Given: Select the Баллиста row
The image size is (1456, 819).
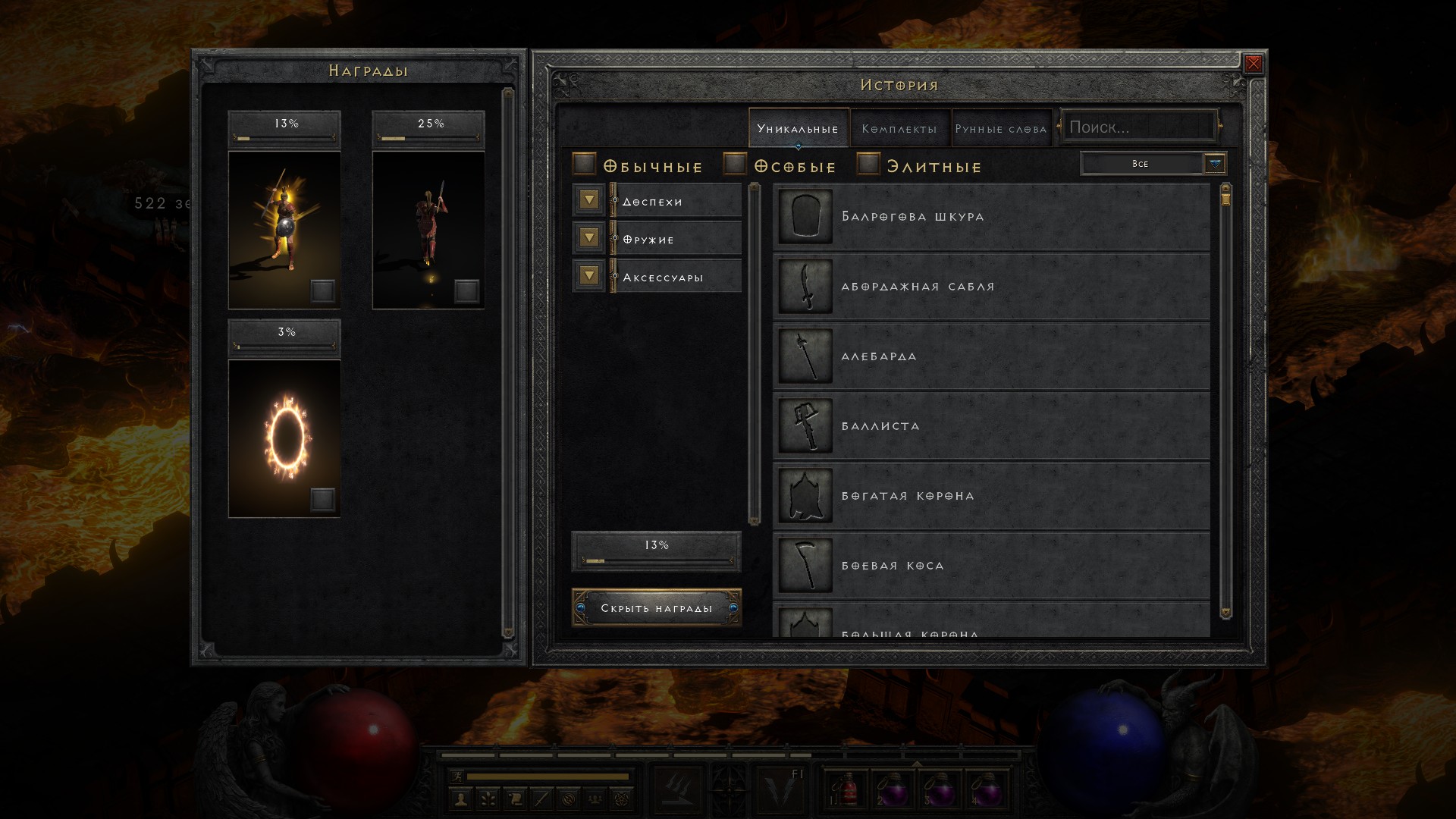Looking at the screenshot, I should [x=990, y=426].
